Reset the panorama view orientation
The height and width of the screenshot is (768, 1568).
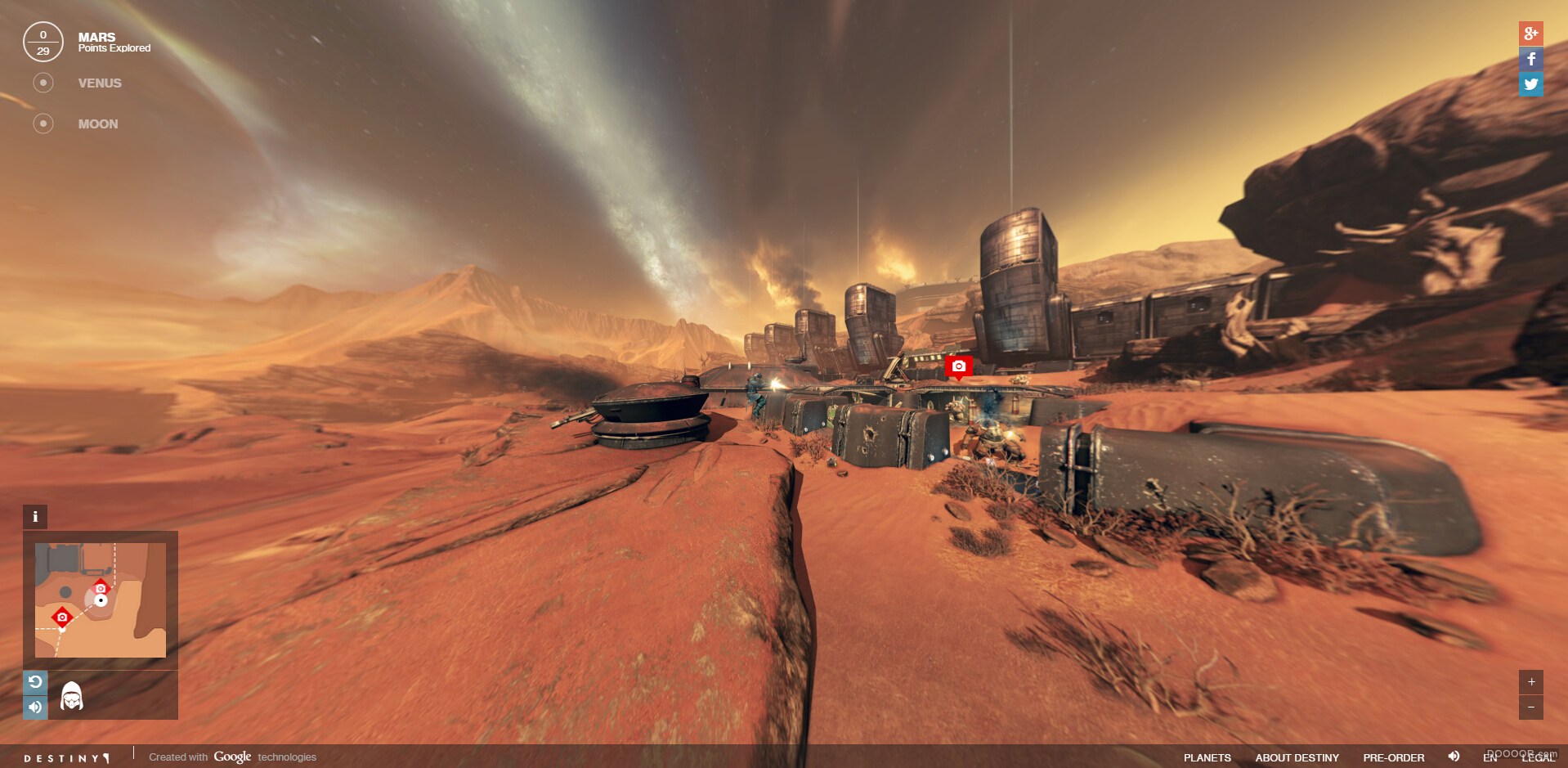click(x=34, y=681)
